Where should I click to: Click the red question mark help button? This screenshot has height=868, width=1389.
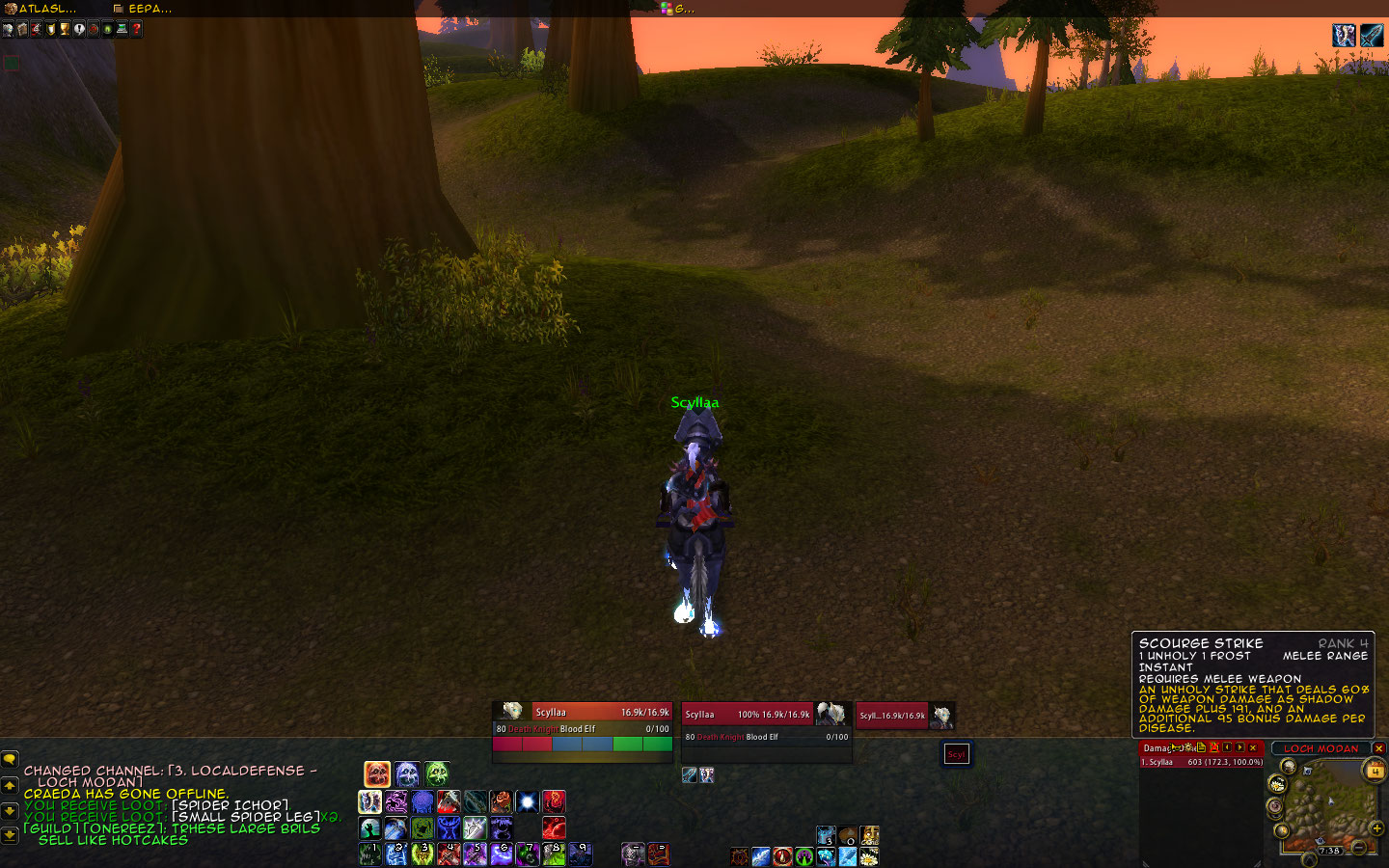click(x=137, y=29)
